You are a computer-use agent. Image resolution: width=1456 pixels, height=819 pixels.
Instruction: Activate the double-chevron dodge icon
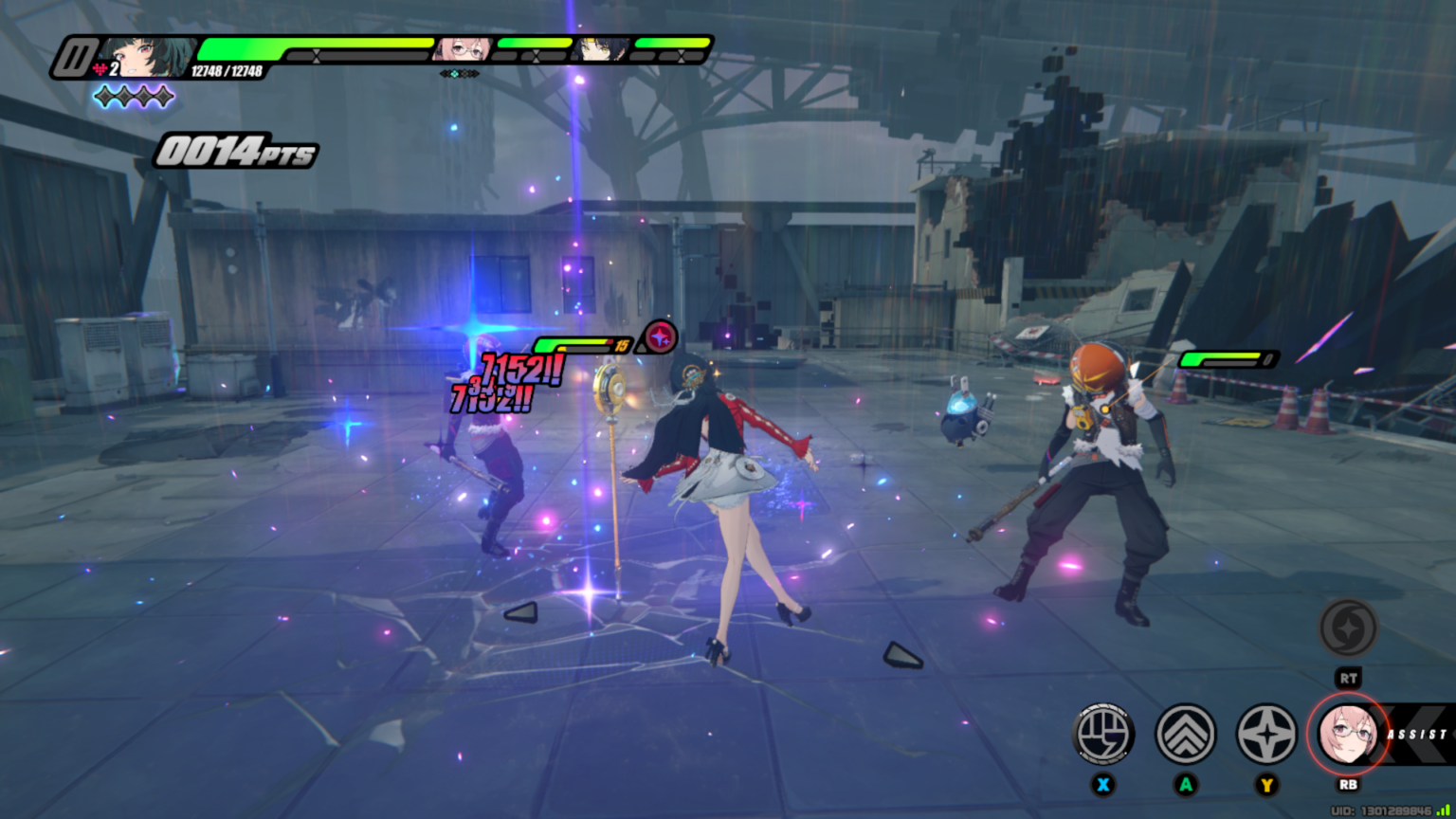coord(1185,734)
